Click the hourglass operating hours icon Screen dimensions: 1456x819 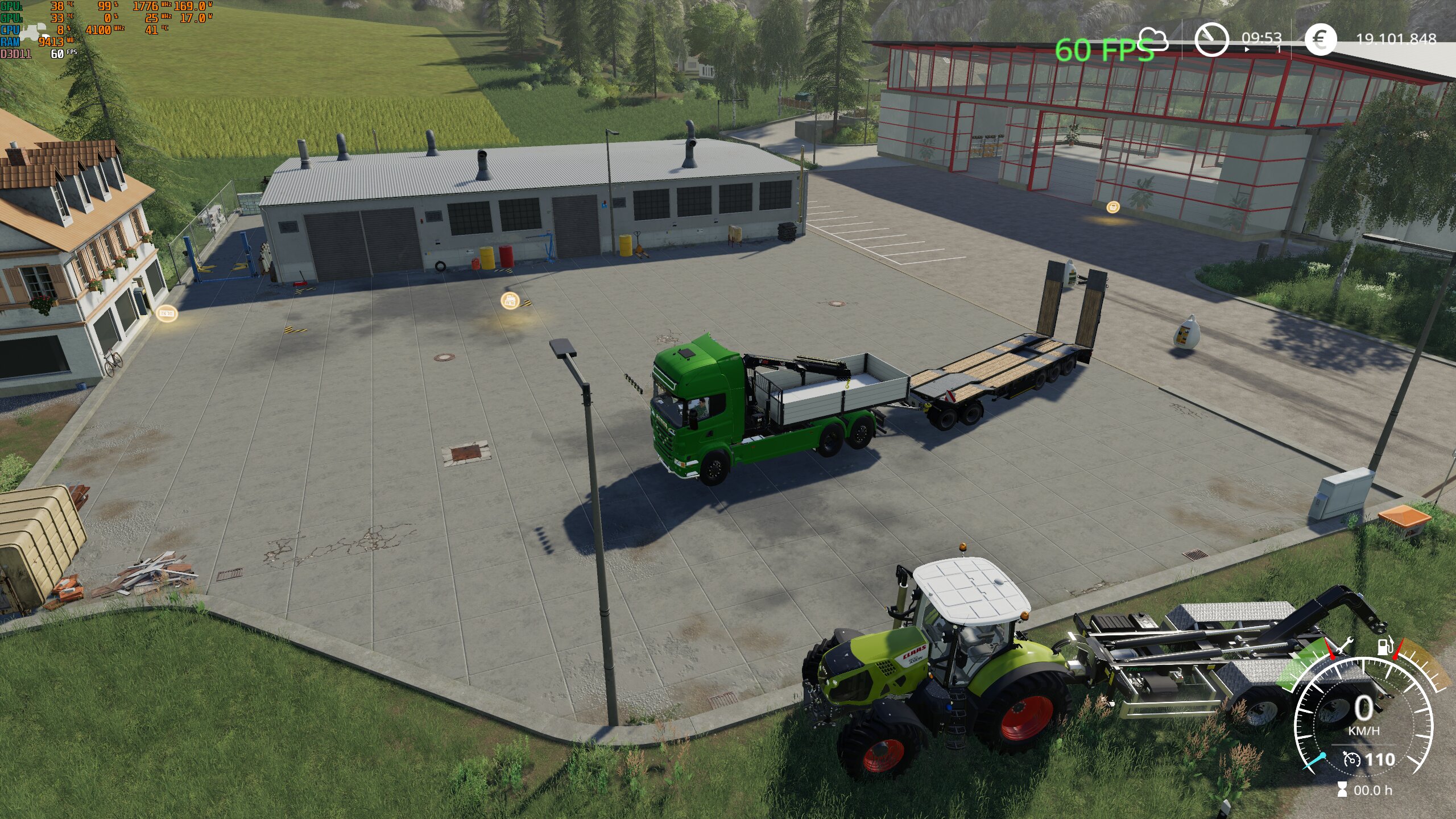click(x=1342, y=789)
